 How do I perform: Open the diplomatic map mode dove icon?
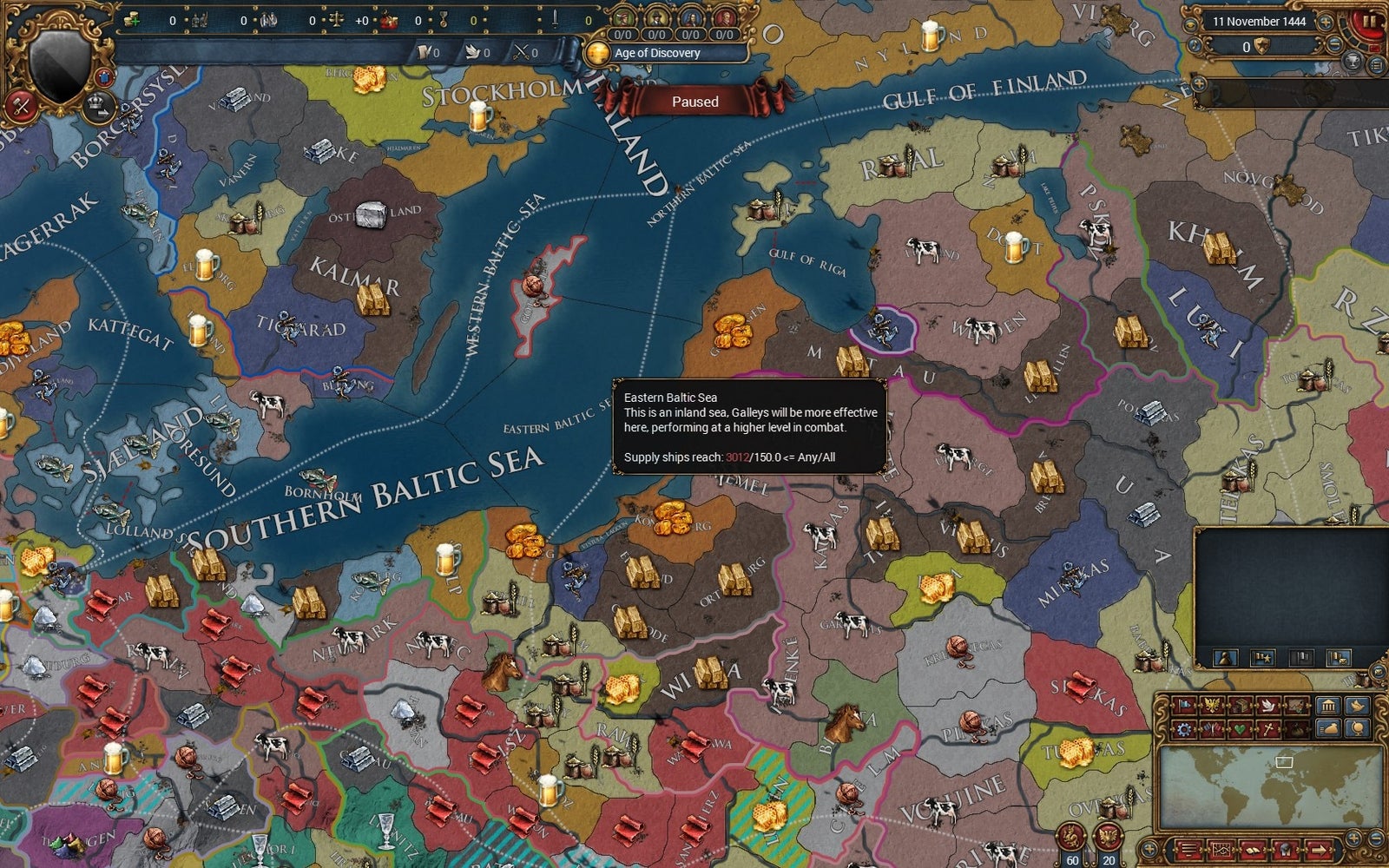click(x=1267, y=705)
